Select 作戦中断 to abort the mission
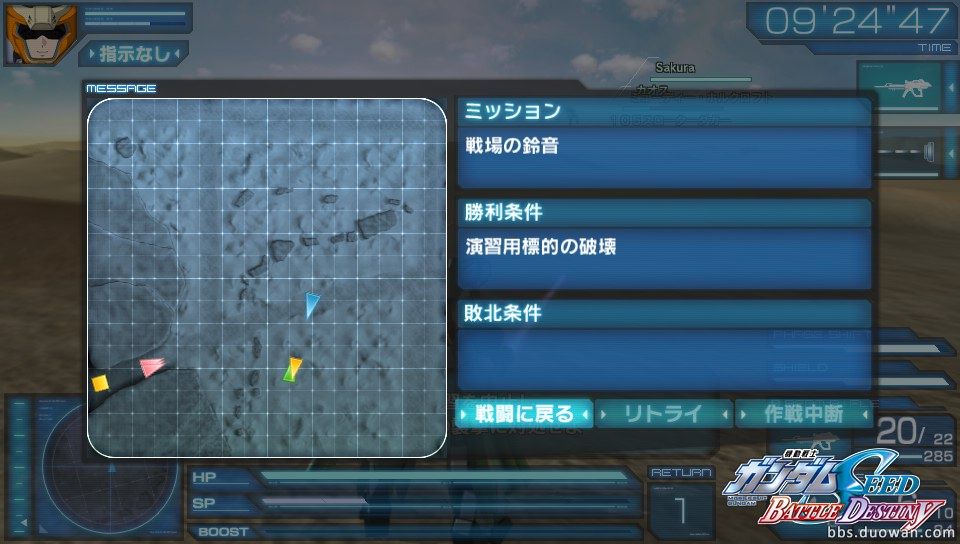960x544 pixels. (x=803, y=413)
